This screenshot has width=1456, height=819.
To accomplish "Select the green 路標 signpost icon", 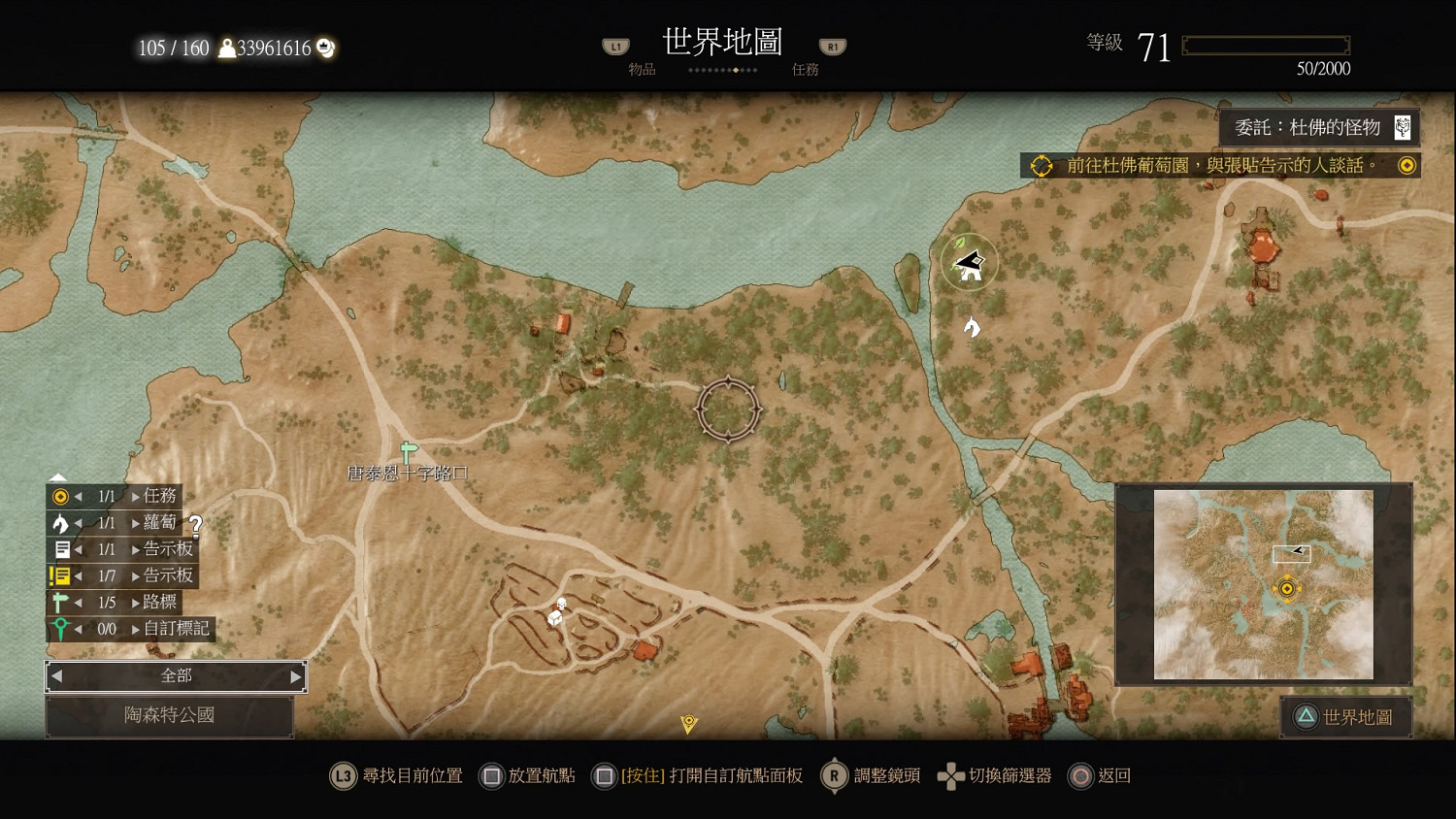I will click(61, 602).
